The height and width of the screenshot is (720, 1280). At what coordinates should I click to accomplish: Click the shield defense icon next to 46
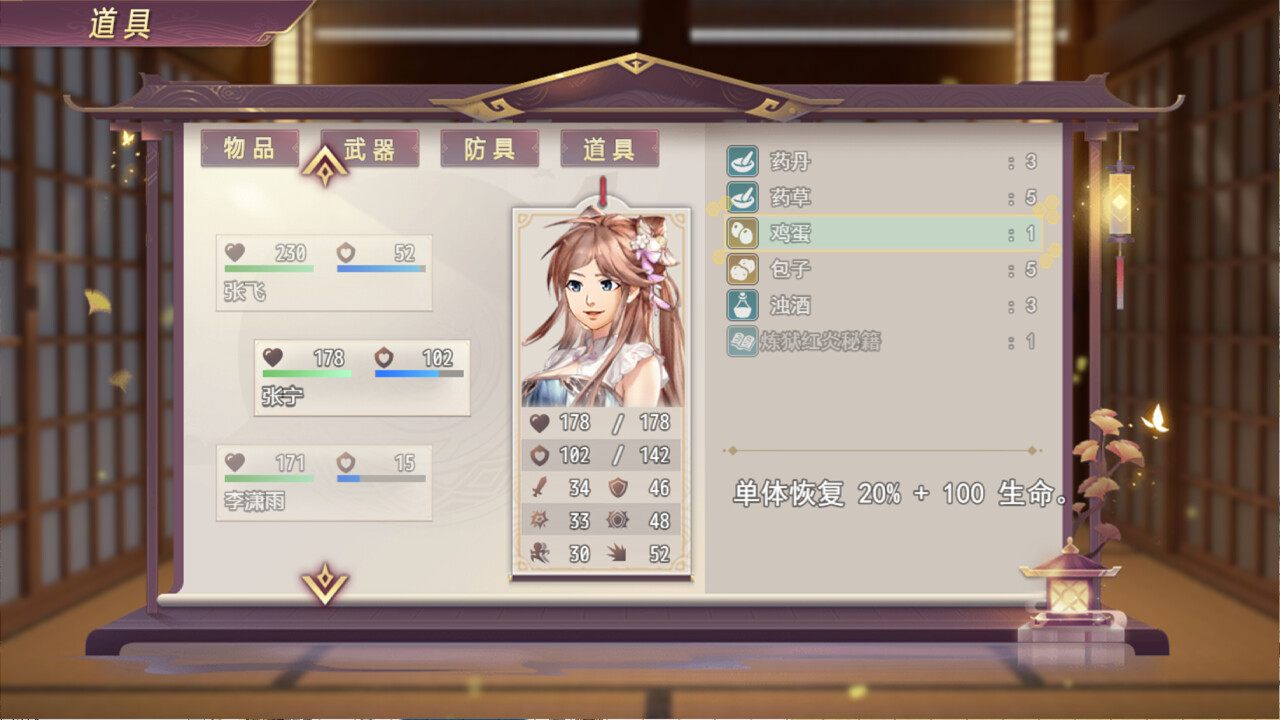point(617,488)
